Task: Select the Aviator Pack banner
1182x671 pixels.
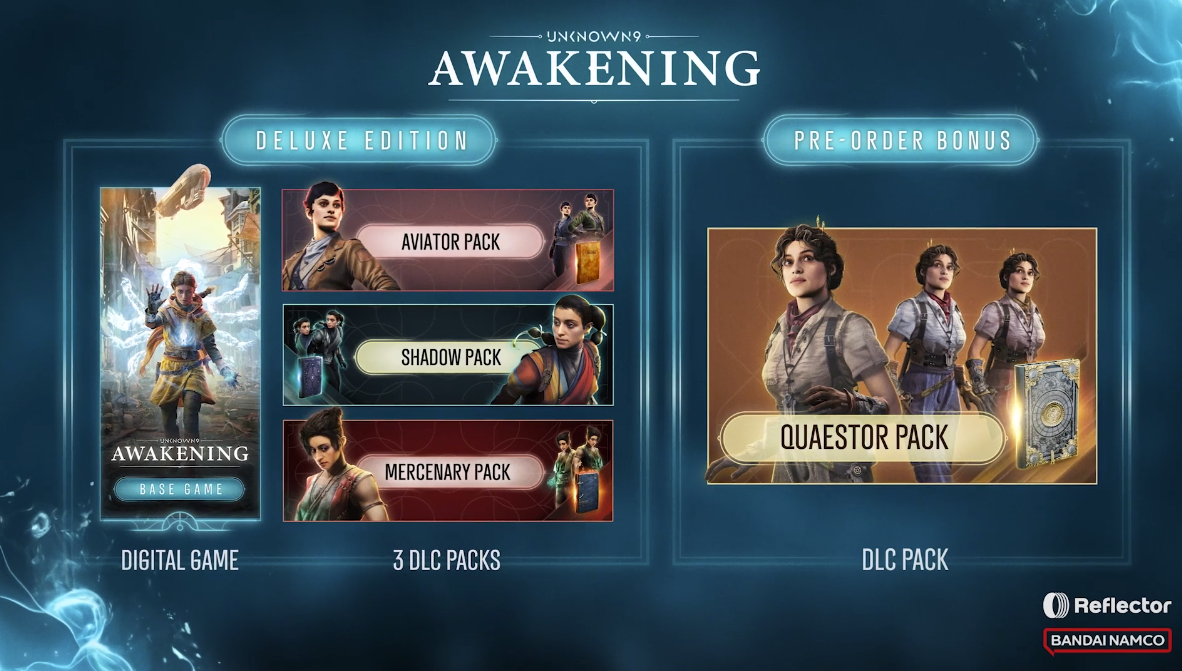Action: (448, 240)
